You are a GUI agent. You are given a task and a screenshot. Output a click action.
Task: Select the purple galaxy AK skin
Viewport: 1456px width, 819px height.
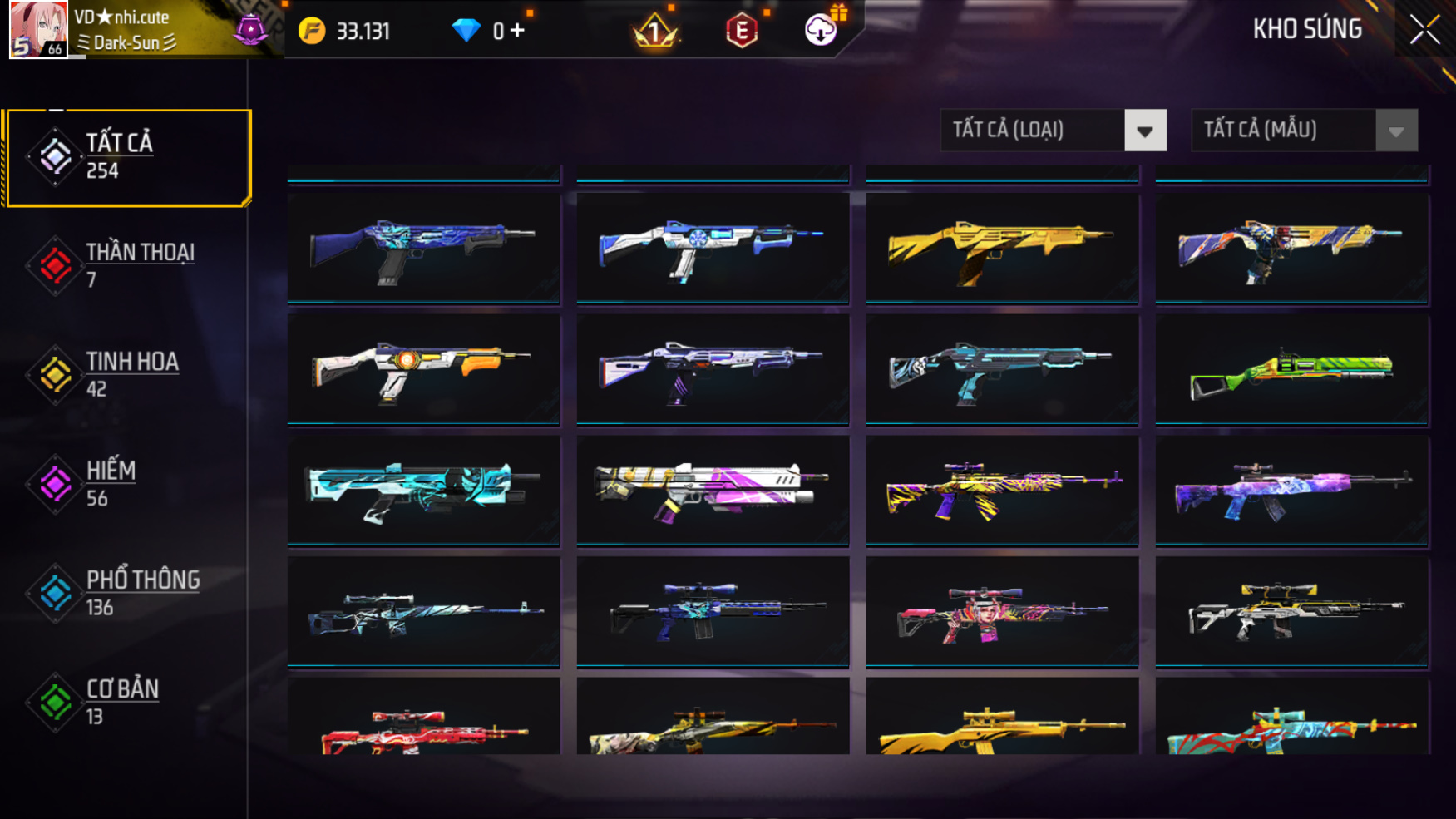tap(1291, 491)
